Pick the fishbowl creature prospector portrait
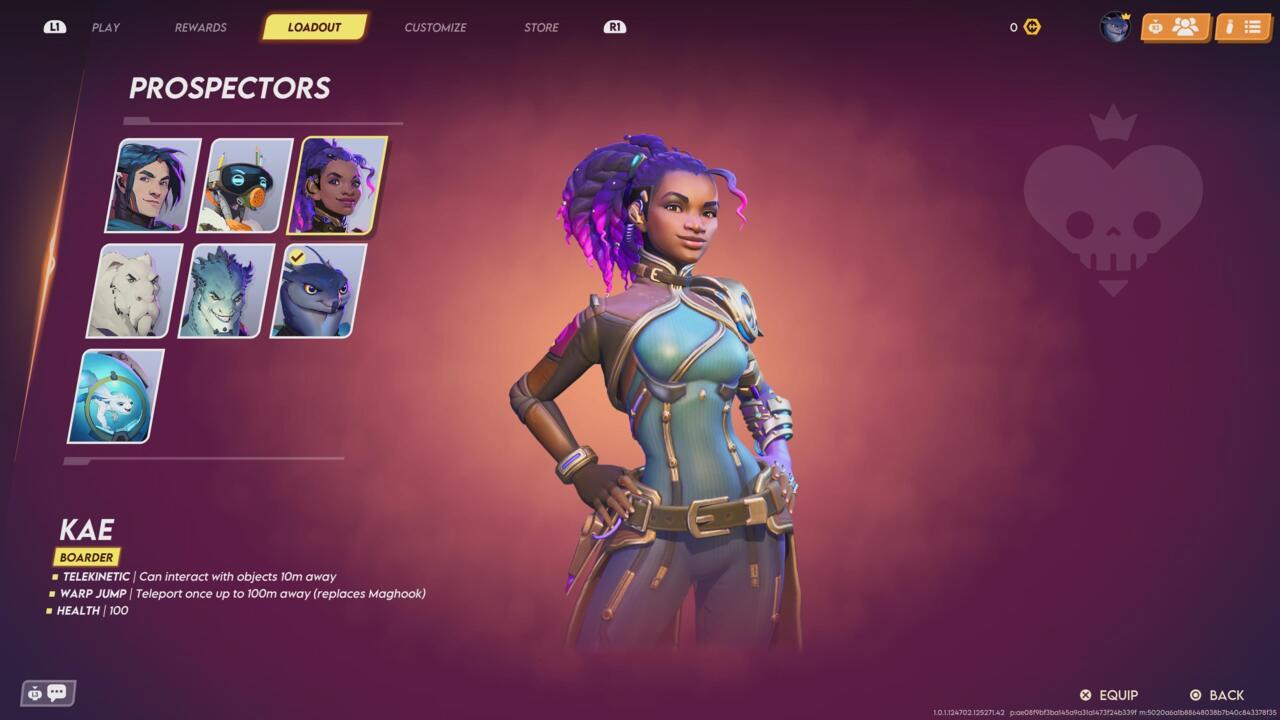 [116, 396]
